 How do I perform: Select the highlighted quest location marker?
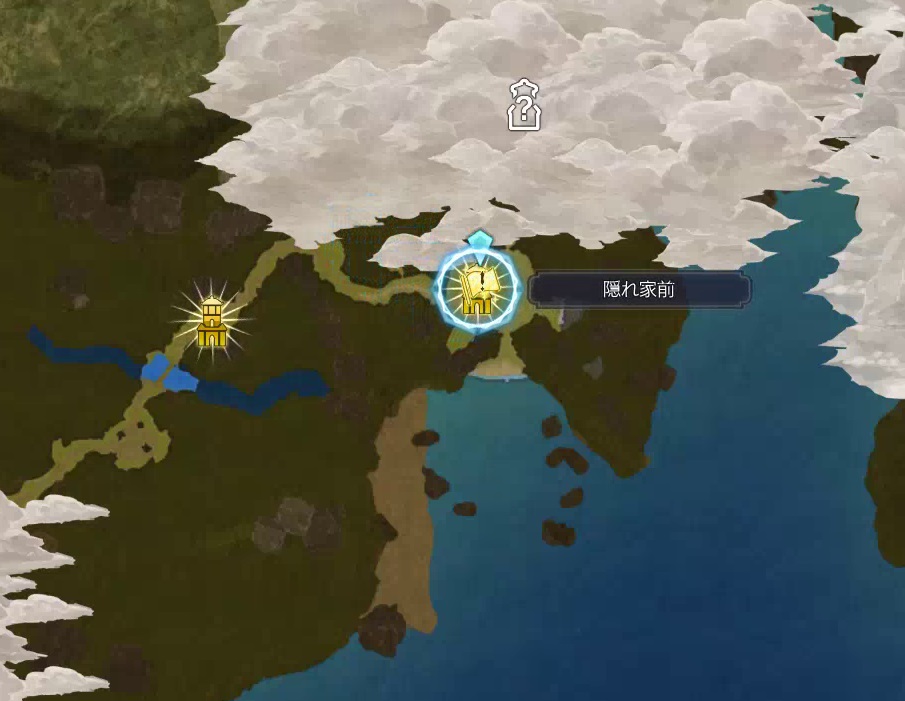pyautogui.click(x=478, y=289)
